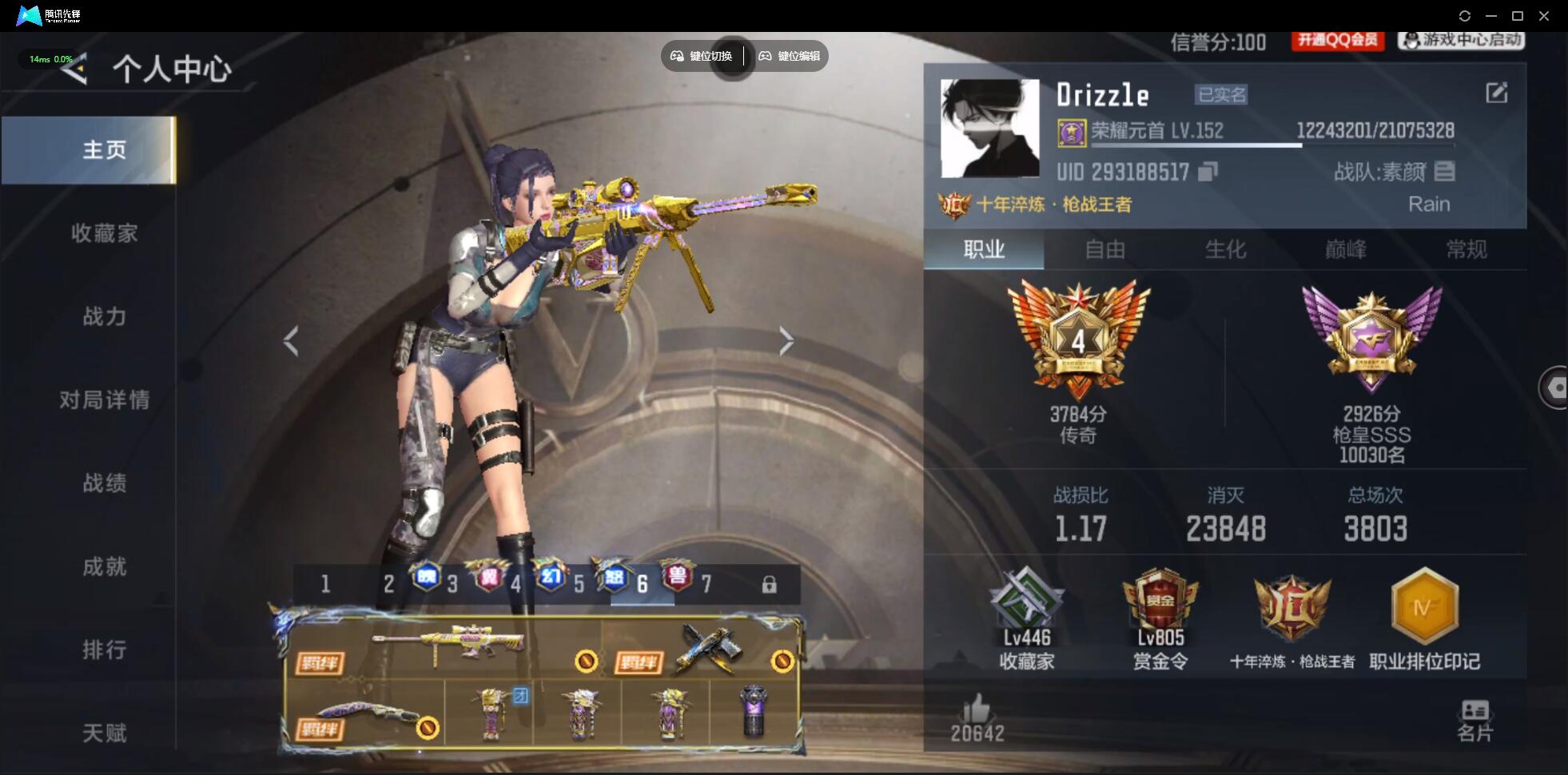Edit the profile with the pencil icon
The image size is (1568, 775).
click(x=1496, y=93)
